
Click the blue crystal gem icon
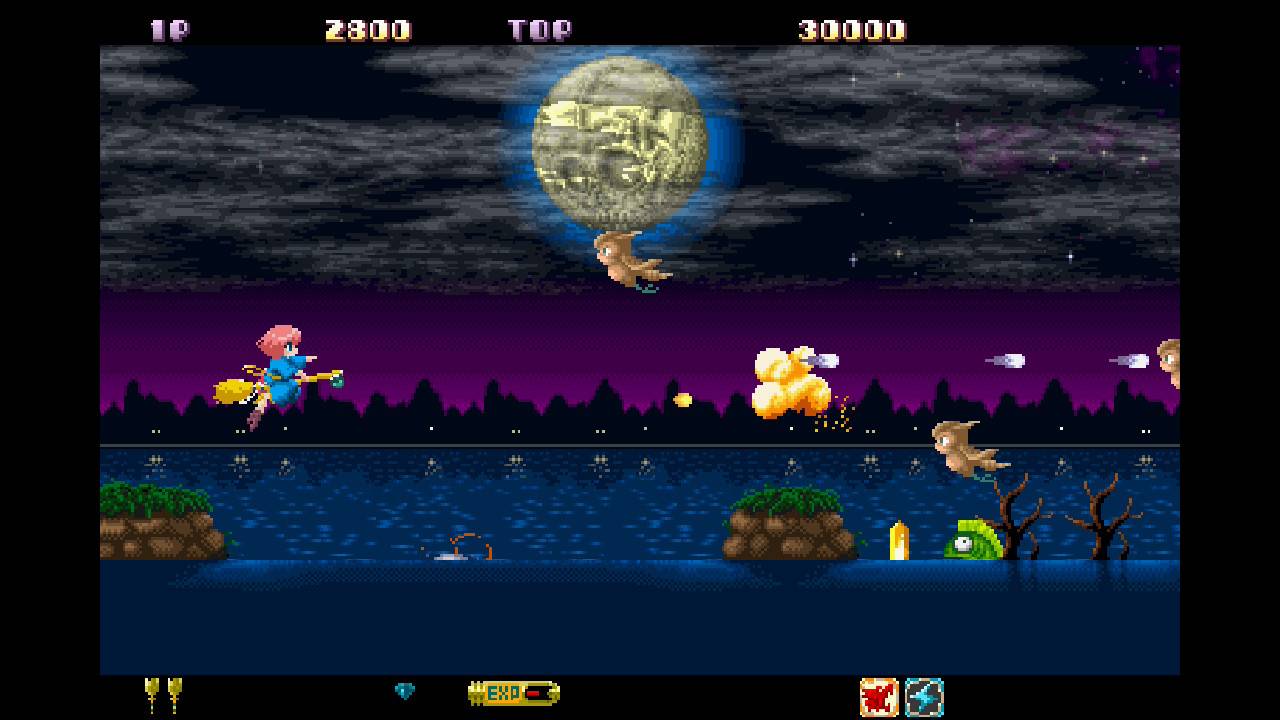tap(405, 691)
